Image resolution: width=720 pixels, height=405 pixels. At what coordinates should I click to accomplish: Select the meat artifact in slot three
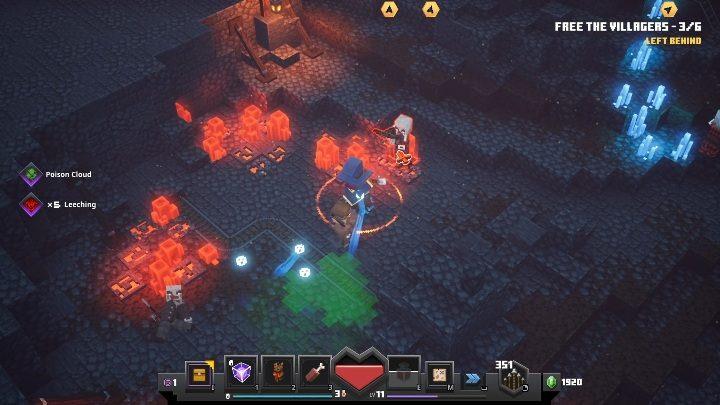point(312,373)
